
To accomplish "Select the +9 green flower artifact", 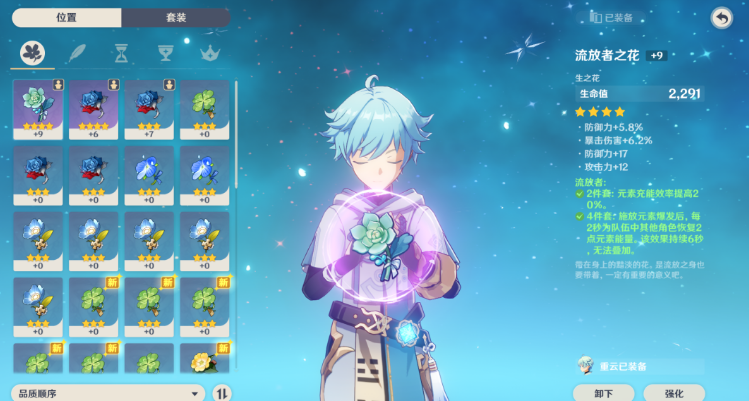I will tap(38, 109).
